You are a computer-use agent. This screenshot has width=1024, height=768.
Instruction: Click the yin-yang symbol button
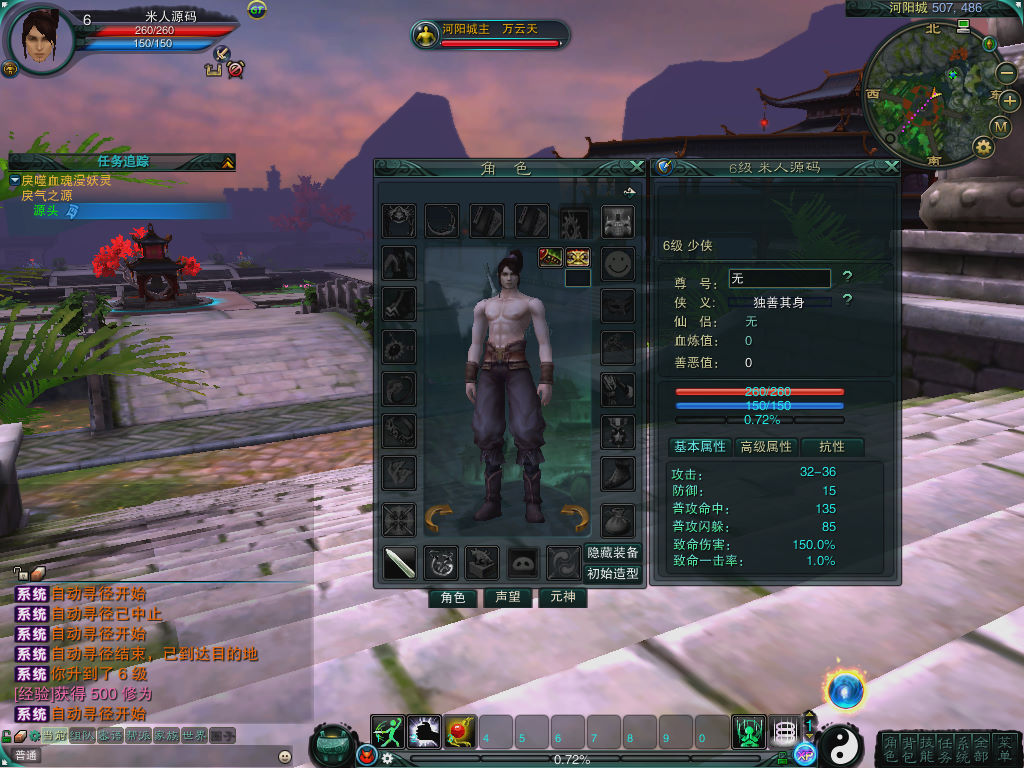pos(842,746)
